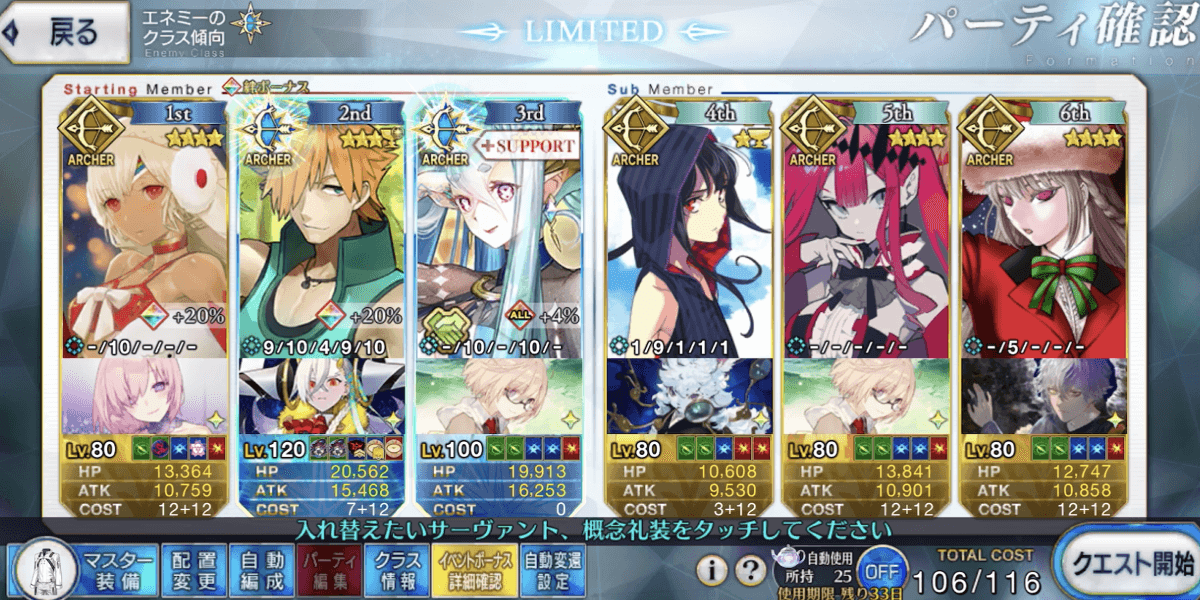This screenshot has width=1200, height=600.
Task: Select the 1st slot Archer servant card
Action: [x=145, y=230]
